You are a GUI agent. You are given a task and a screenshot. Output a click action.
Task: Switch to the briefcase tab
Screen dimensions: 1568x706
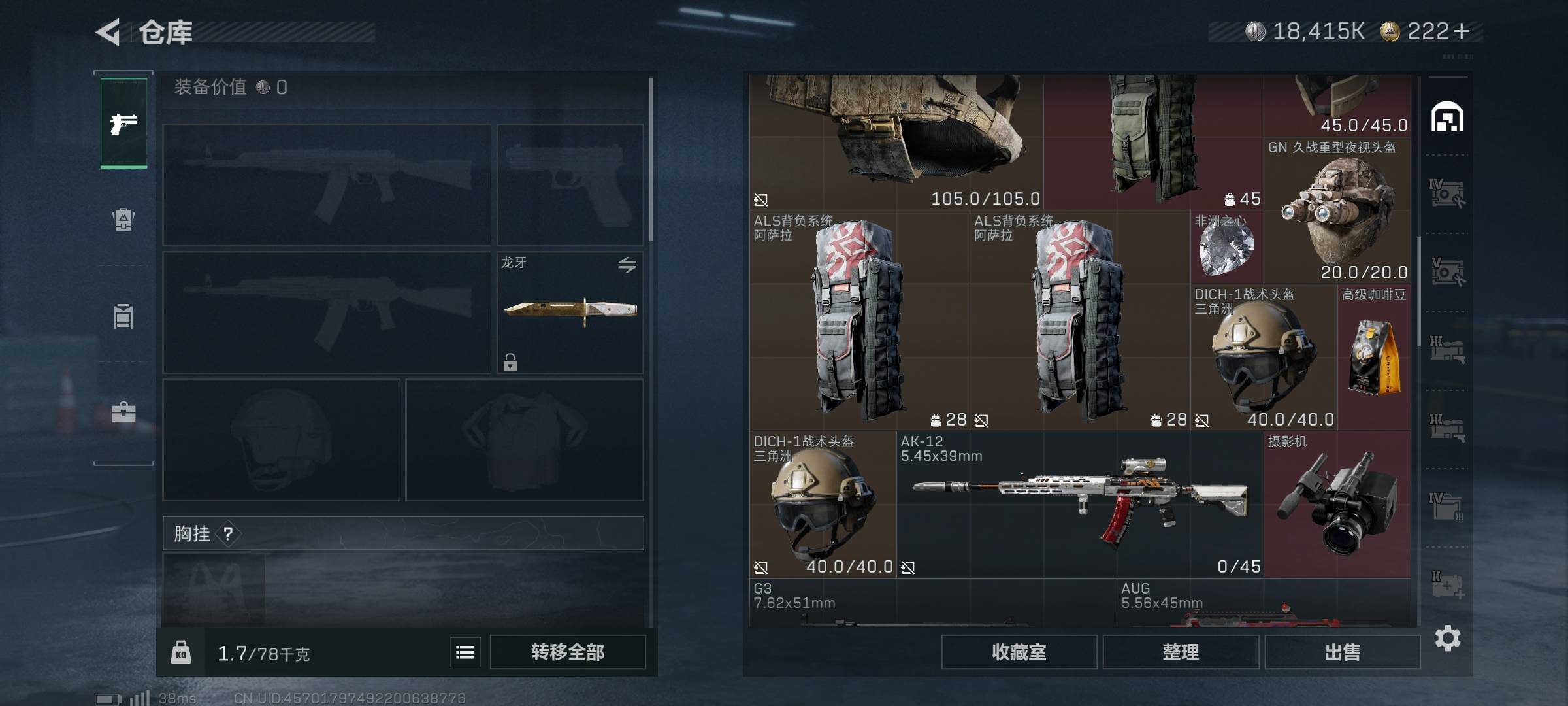pos(123,412)
